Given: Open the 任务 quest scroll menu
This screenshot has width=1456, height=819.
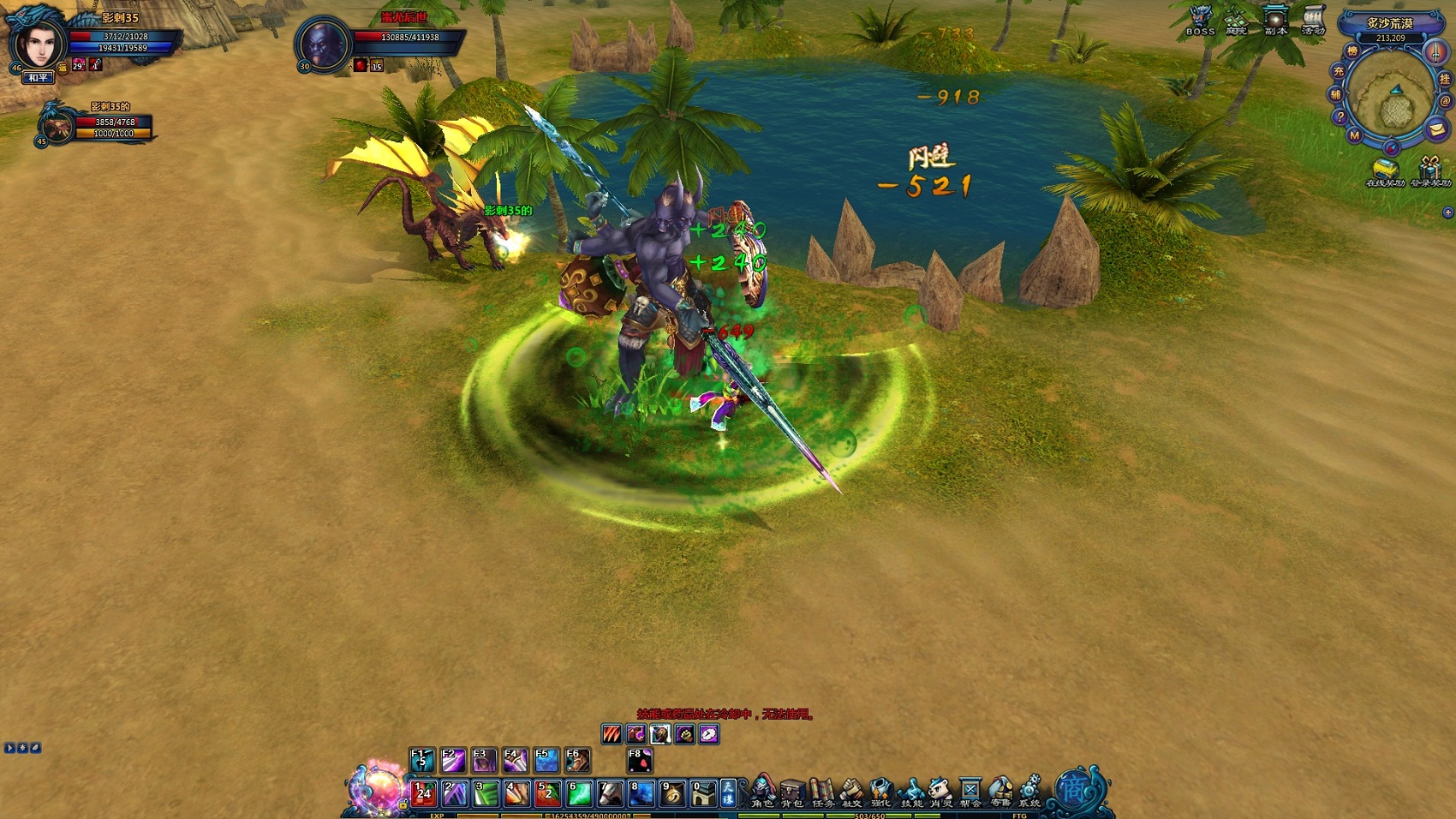Looking at the screenshot, I should point(822,792).
